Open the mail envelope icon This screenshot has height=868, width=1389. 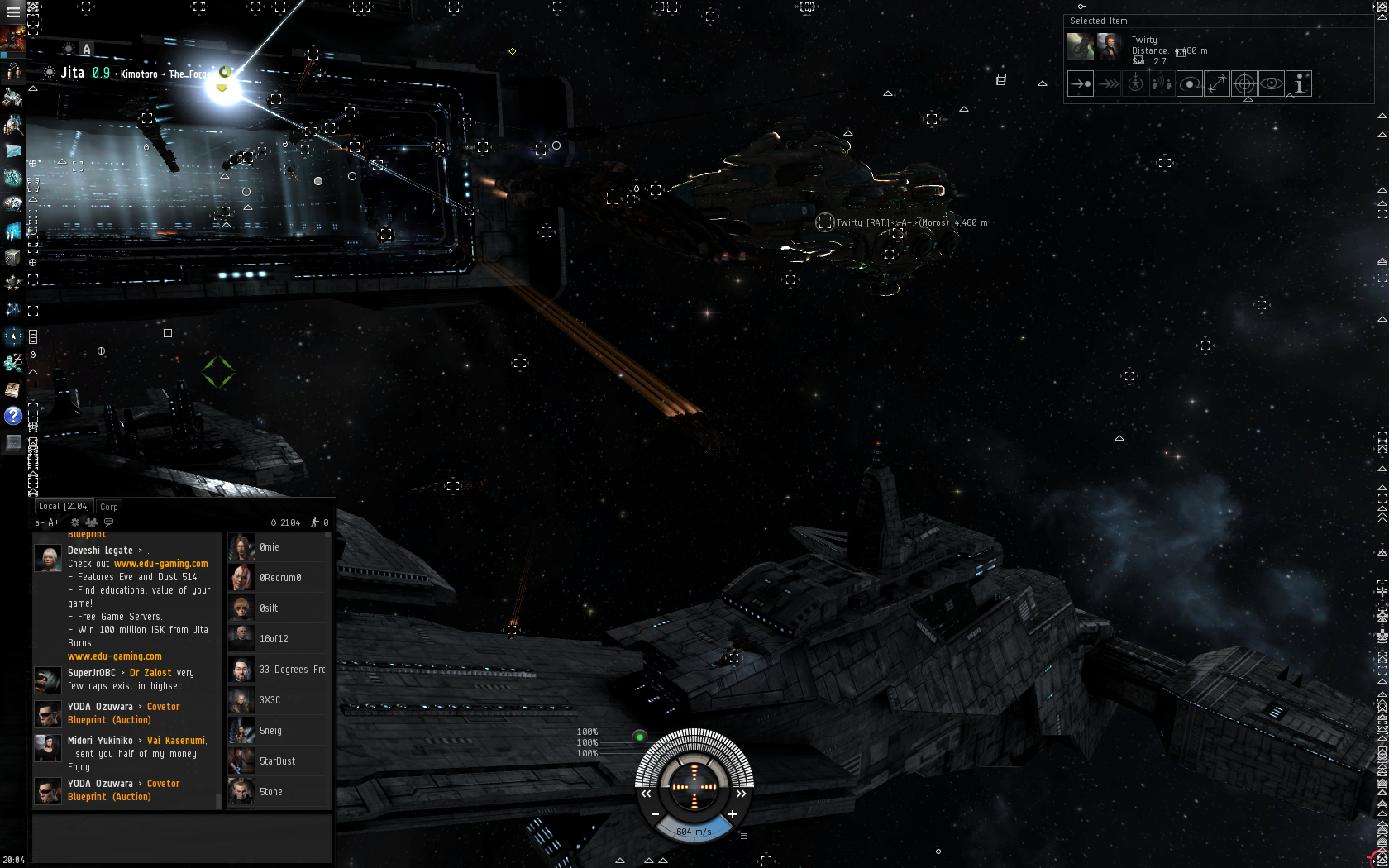click(13, 151)
